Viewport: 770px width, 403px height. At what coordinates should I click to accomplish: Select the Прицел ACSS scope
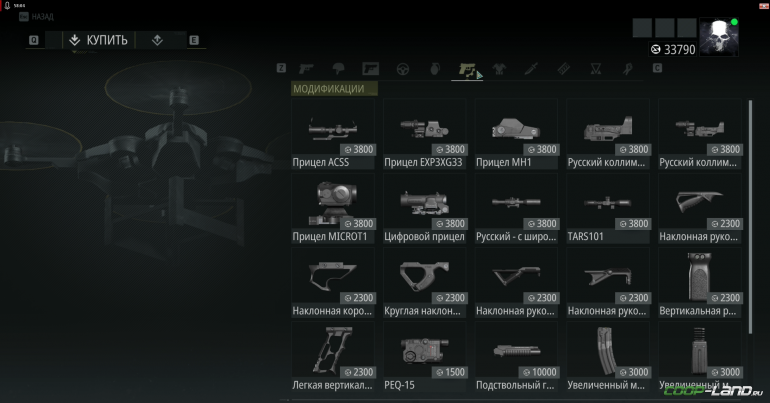334,134
